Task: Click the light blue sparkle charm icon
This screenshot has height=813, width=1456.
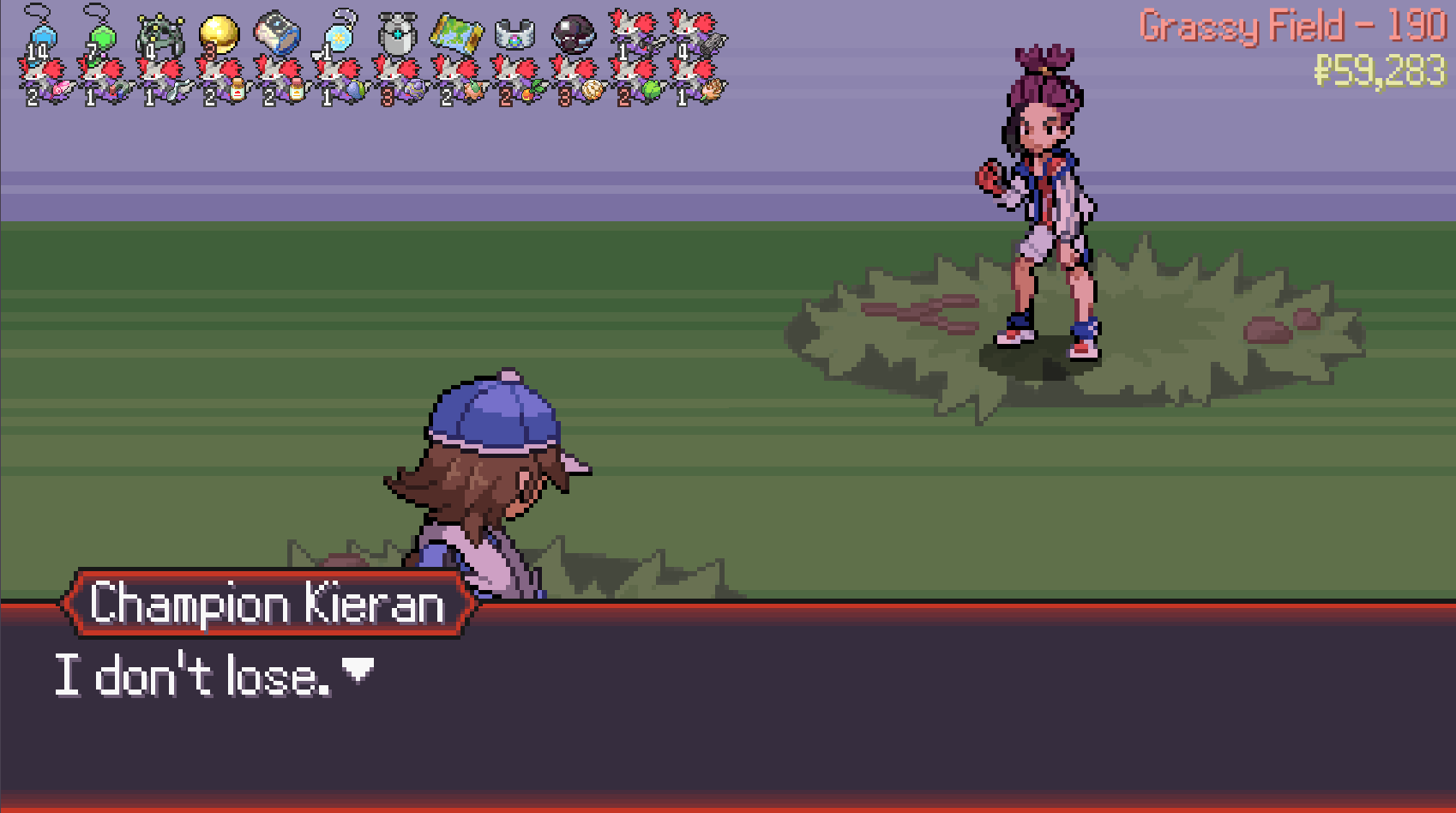Action: tap(338, 36)
